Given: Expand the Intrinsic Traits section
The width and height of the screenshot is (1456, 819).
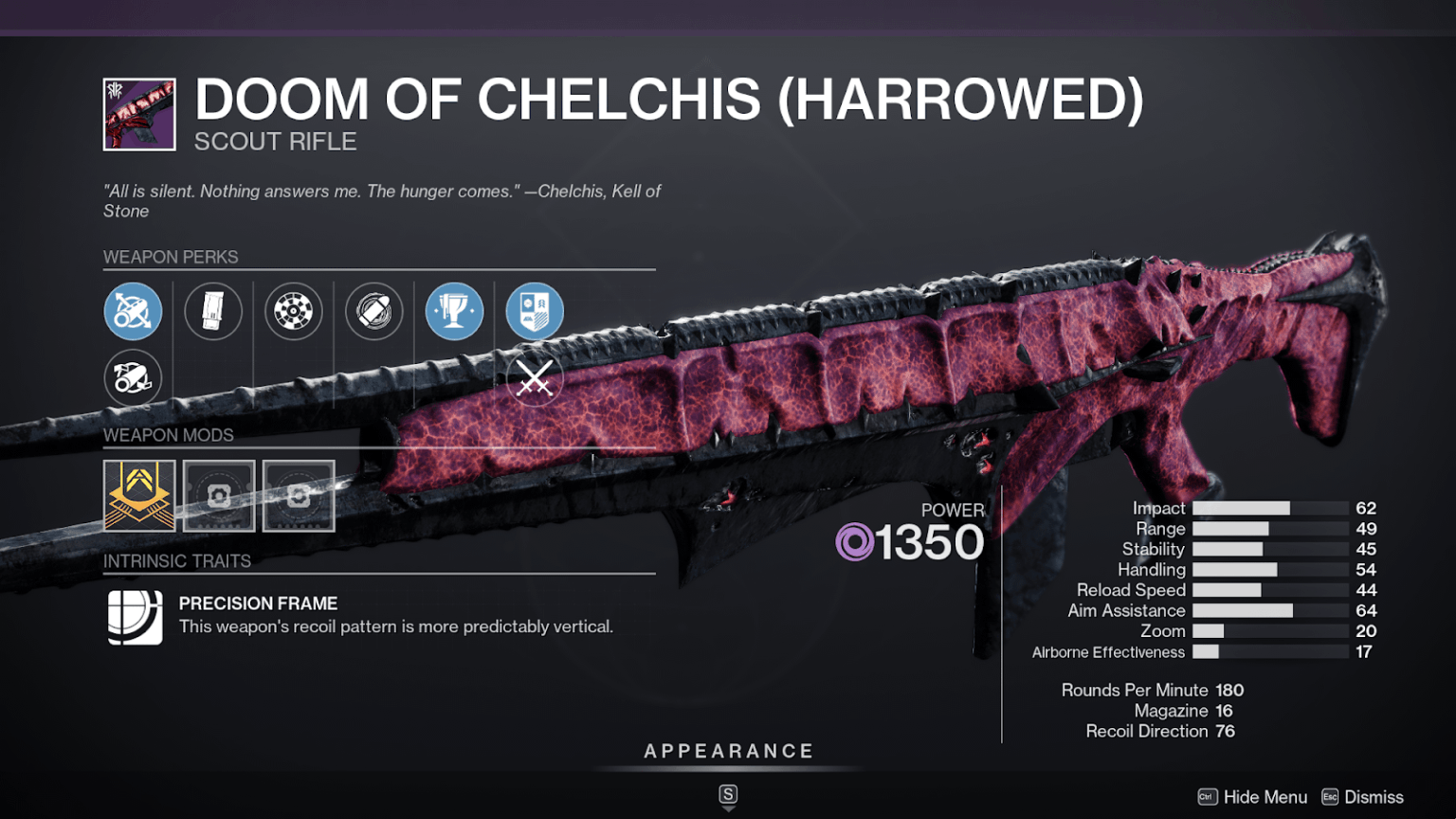Looking at the screenshot, I should click(176, 560).
